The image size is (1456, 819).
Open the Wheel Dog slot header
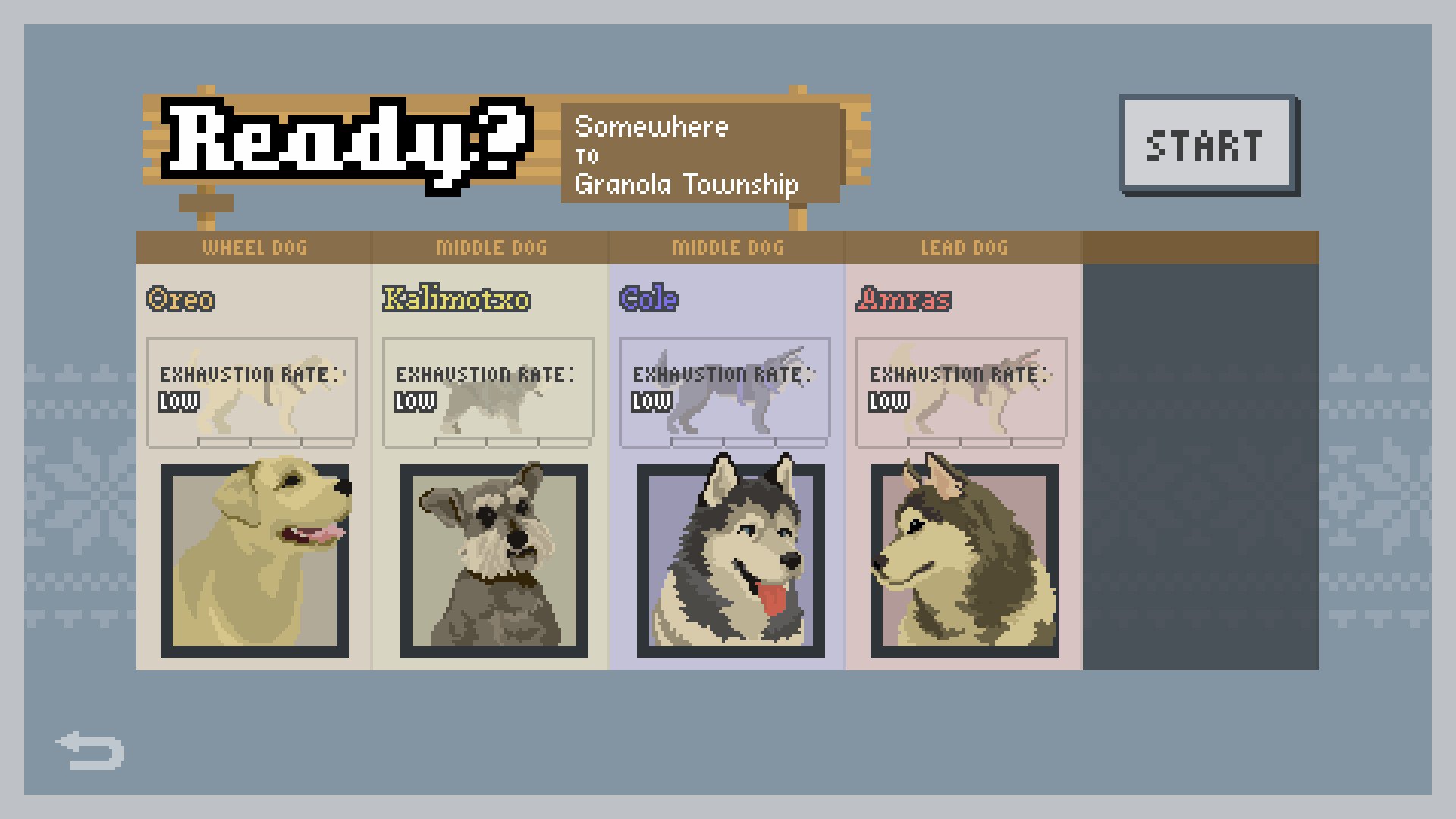coord(256,246)
